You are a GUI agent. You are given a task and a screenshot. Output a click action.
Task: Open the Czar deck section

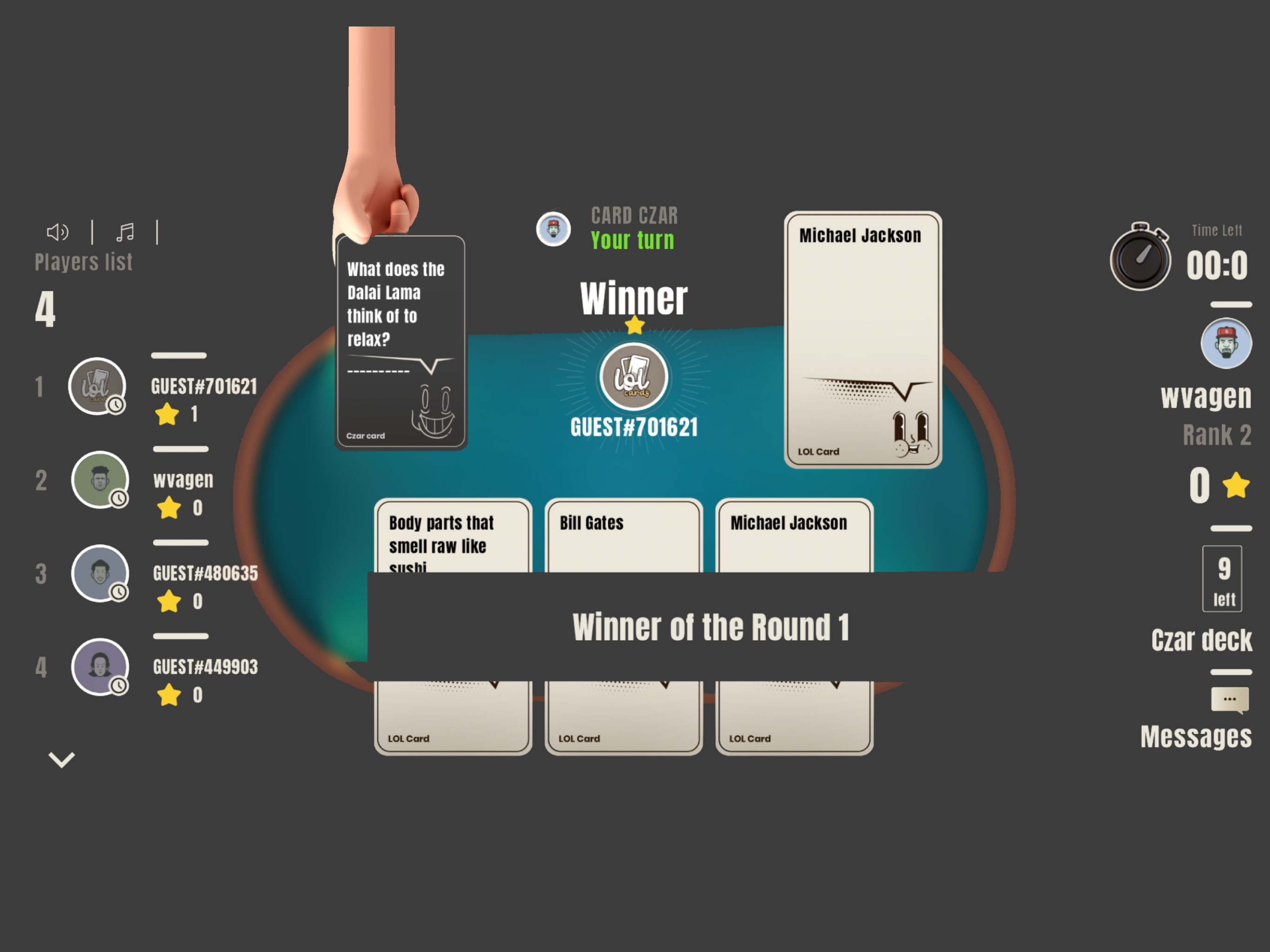[x=1202, y=641]
